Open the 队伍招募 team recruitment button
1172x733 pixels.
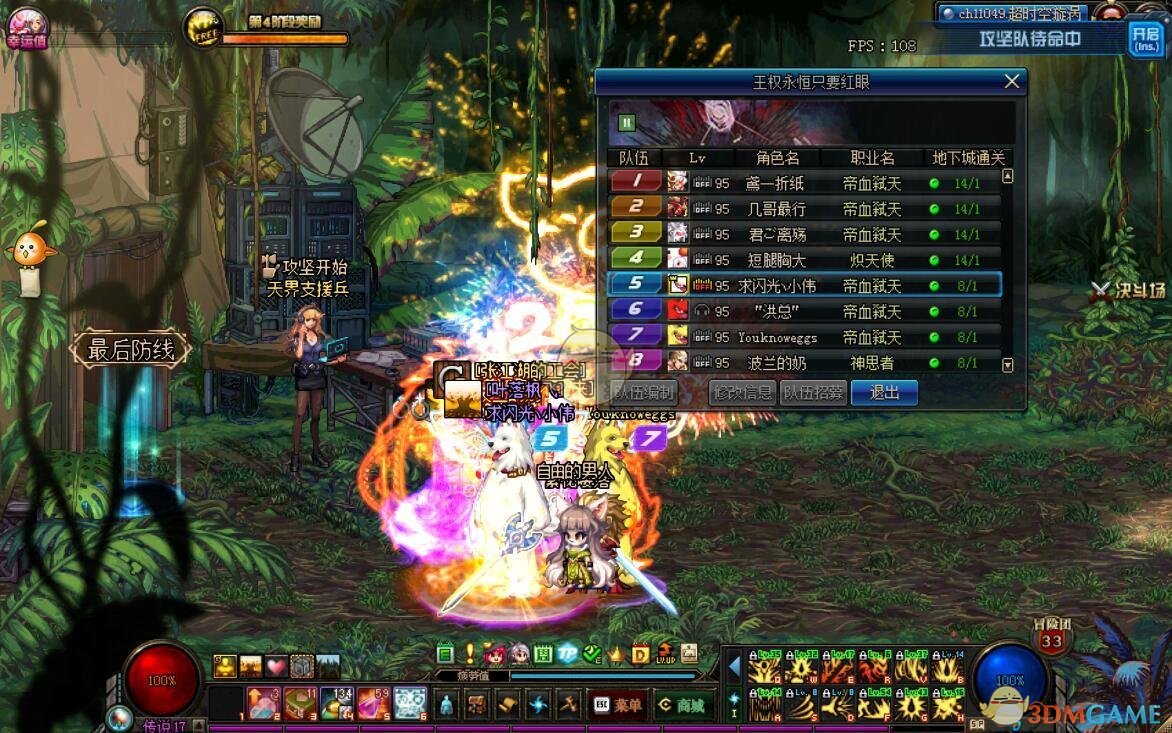[813, 393]
